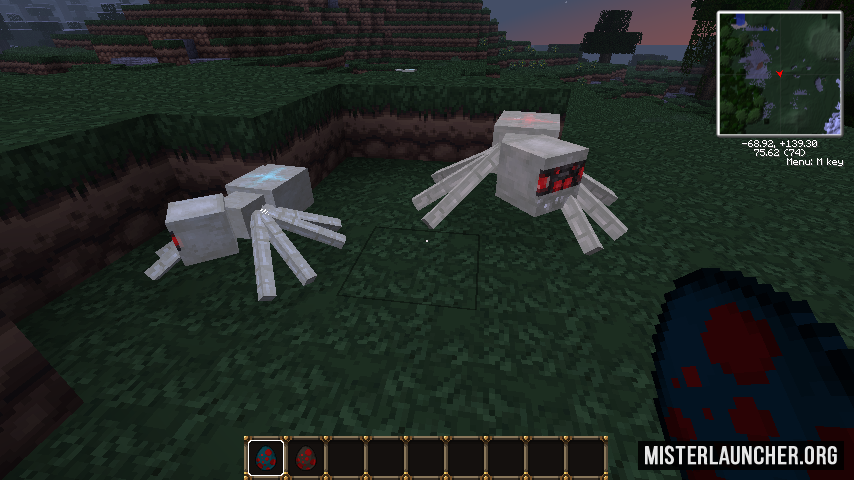Select the dark gray red-spotted spawn egg
The image size is (854, 480).
point(306,459)
